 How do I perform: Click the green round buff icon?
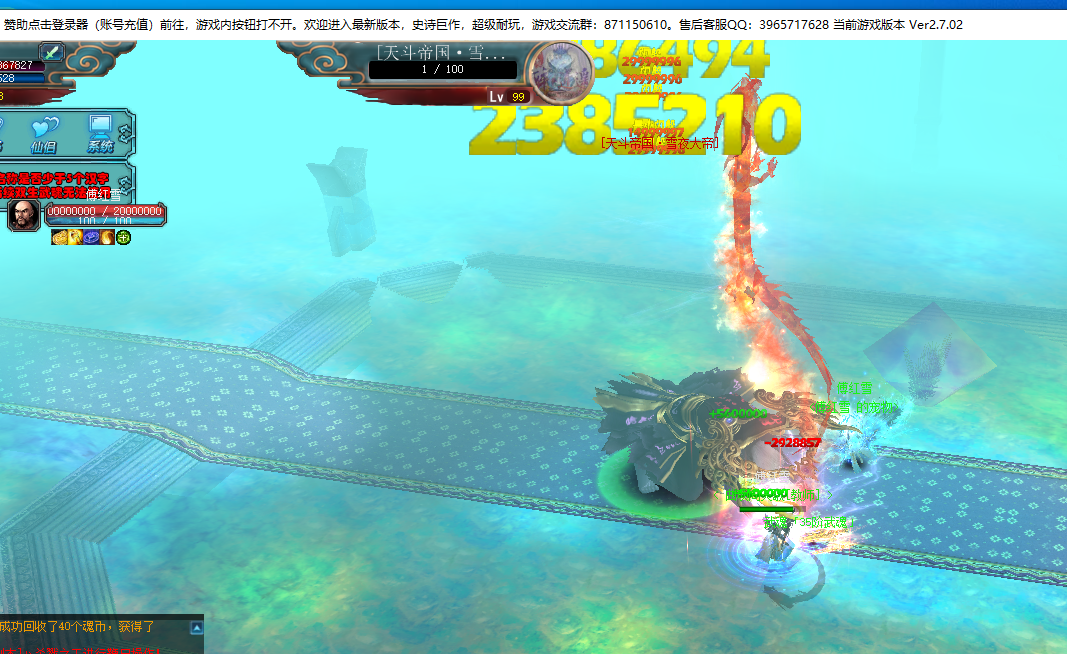tap(123, 237)
